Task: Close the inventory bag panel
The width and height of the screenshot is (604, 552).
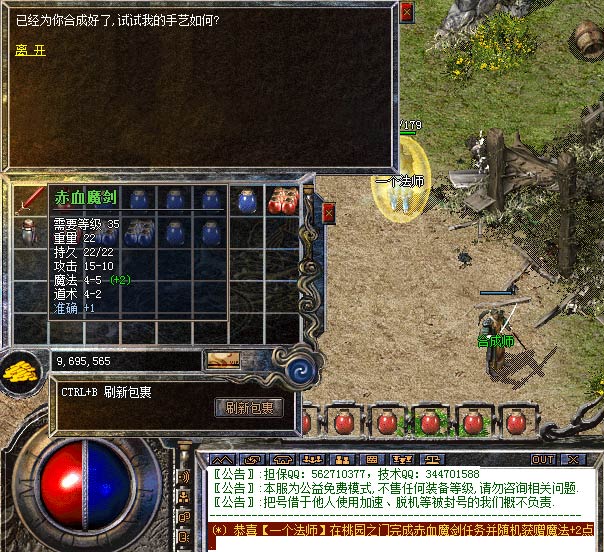Action: pyautogui.click(x=328, y=214)
